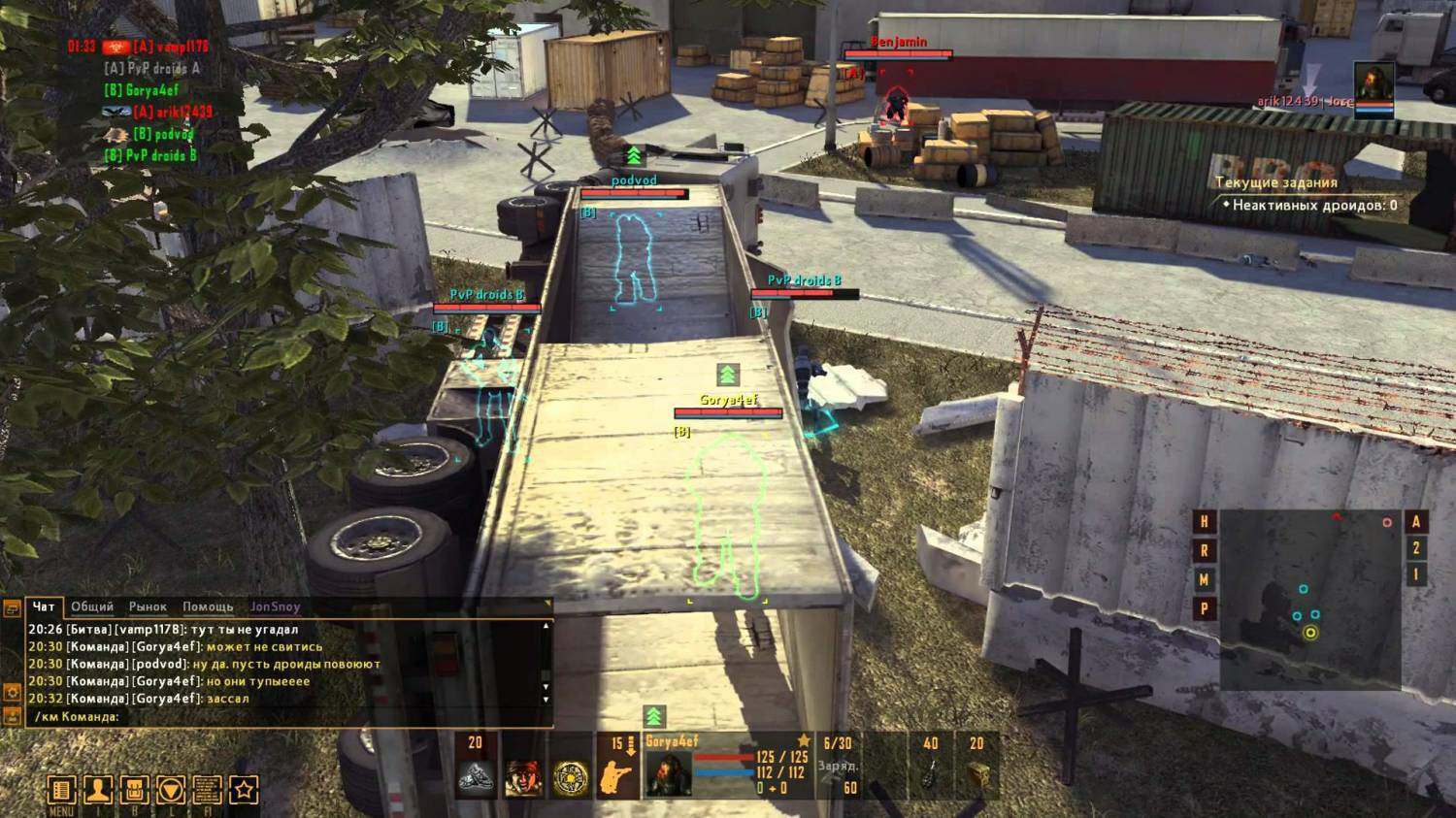Click the H button beside minimap
Screen dimensions: 1456x818
coord(1205,522)
